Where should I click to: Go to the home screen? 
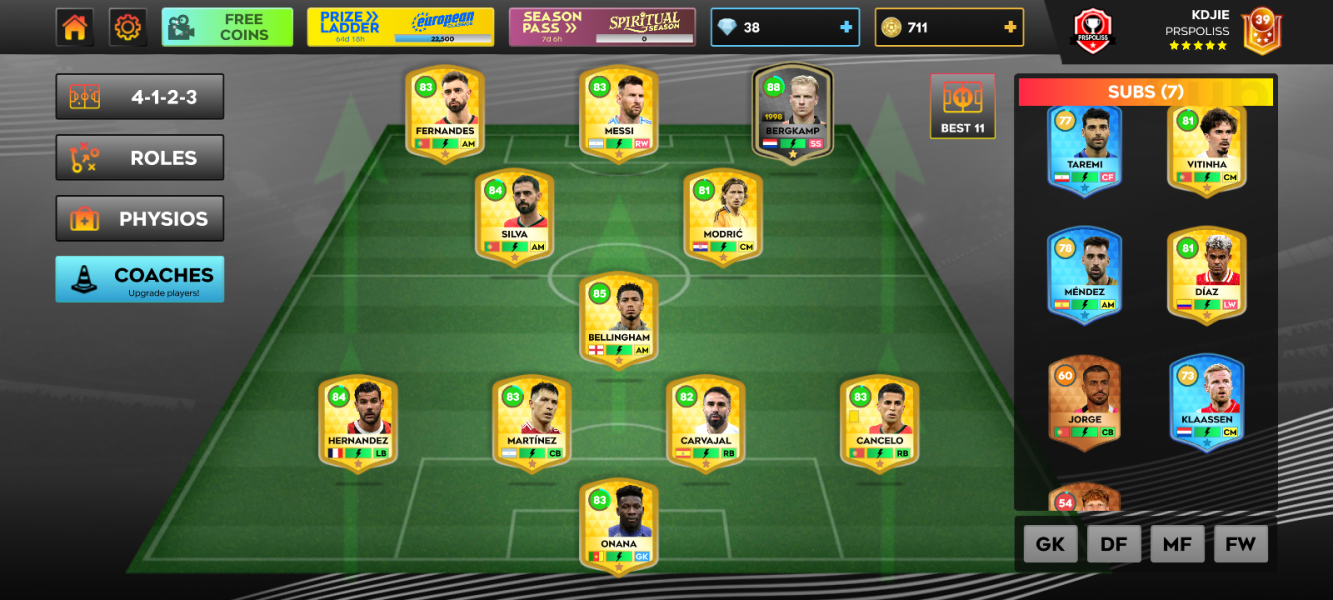coord(75,27)
